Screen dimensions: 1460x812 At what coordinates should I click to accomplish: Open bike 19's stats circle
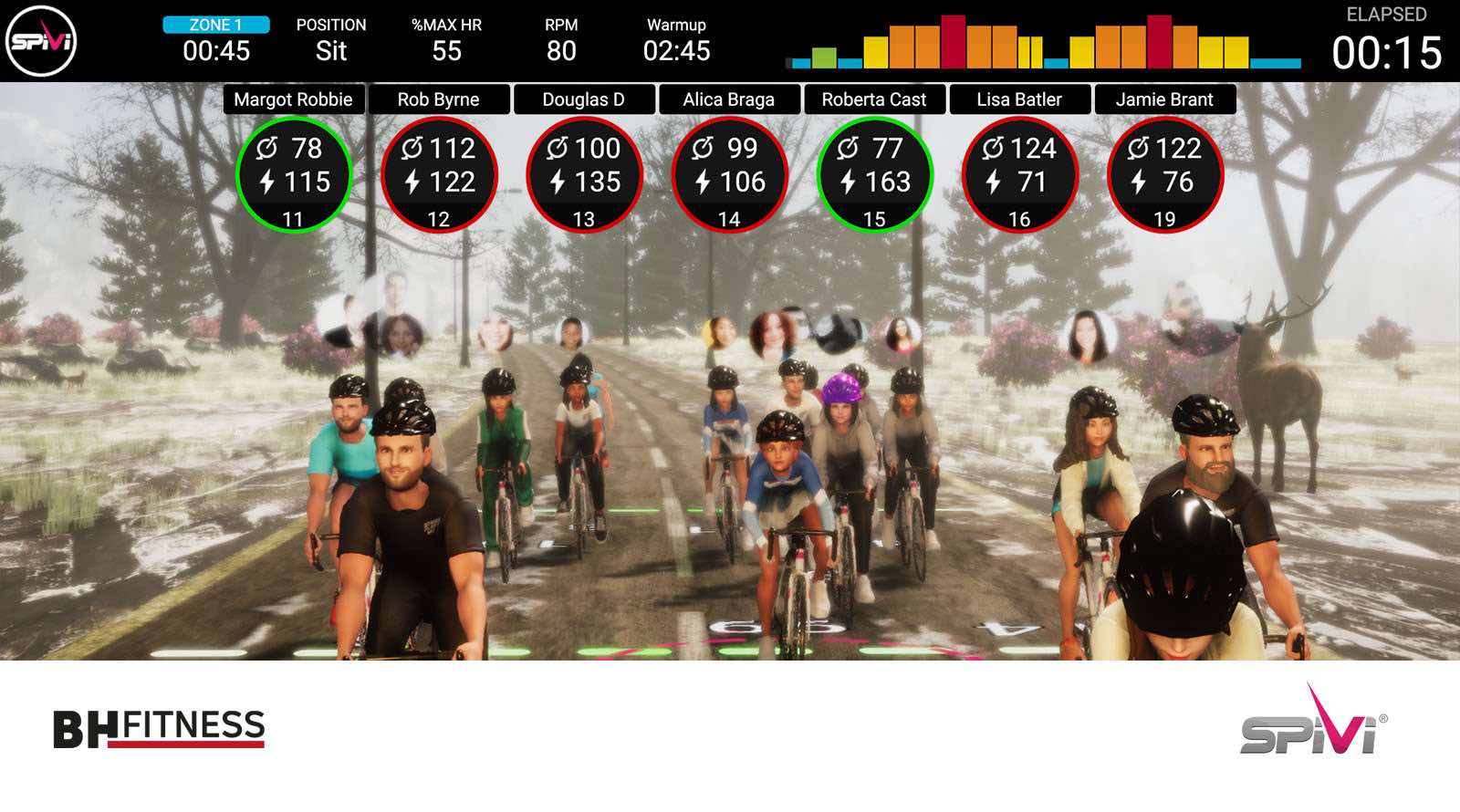coord(1163,175)
